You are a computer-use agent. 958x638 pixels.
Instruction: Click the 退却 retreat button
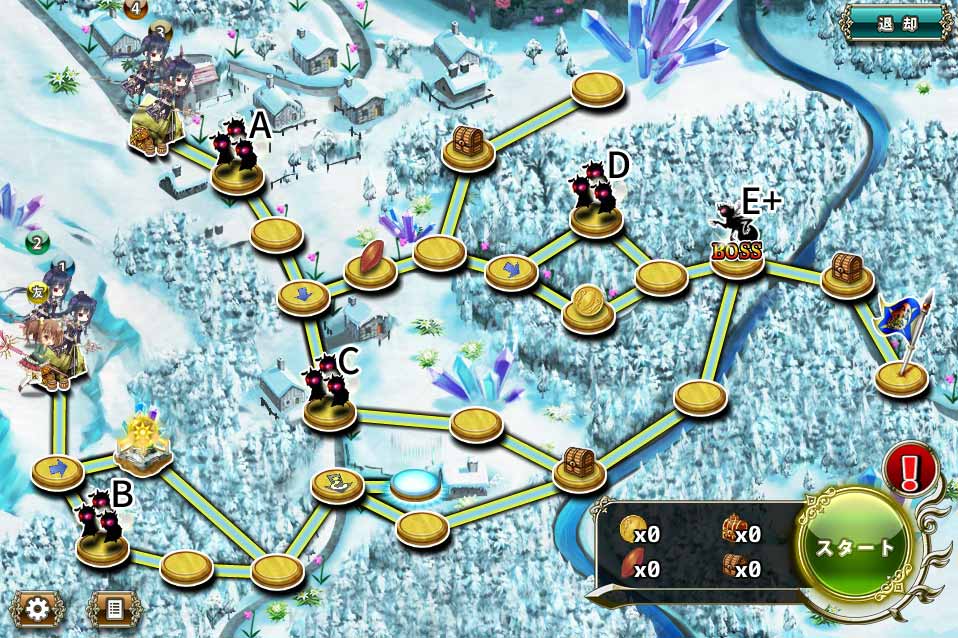(896, 22)
